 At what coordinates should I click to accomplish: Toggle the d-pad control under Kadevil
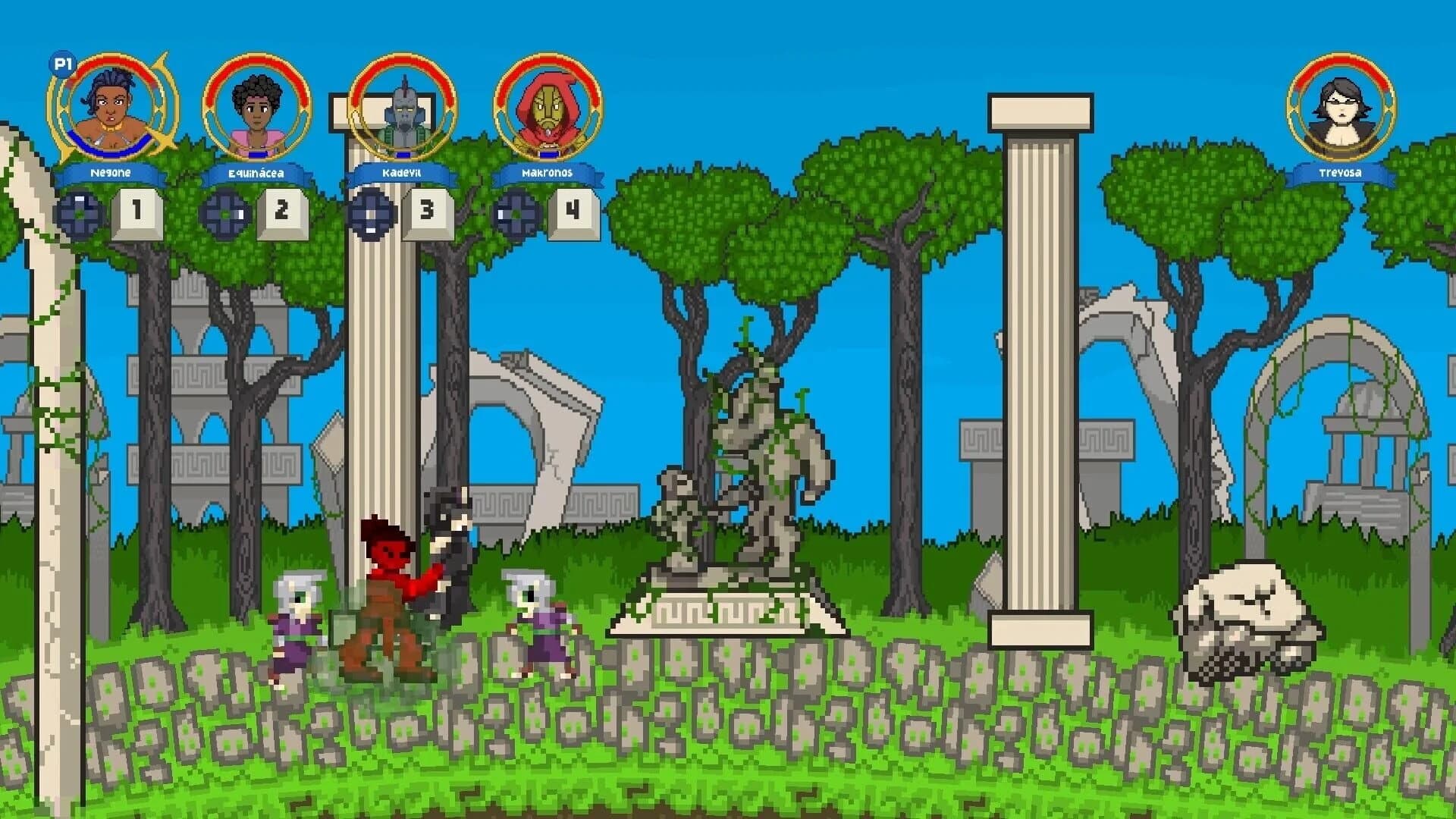pyautogui.click(x=369, y=213)
